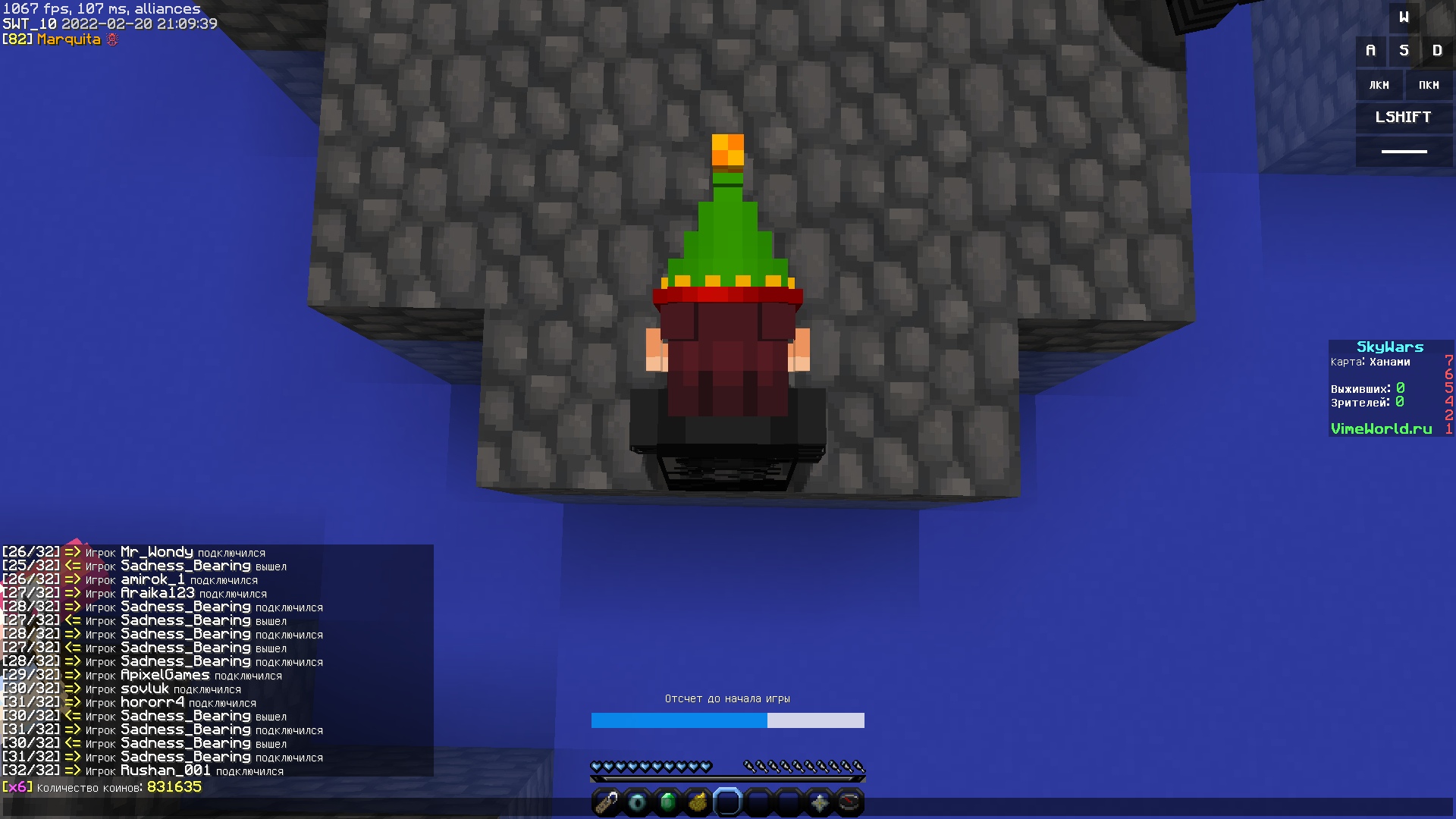This screenshot has width=1456, height=819.
Task: Pick the compass in the hotbar
Action: point(849,802)
